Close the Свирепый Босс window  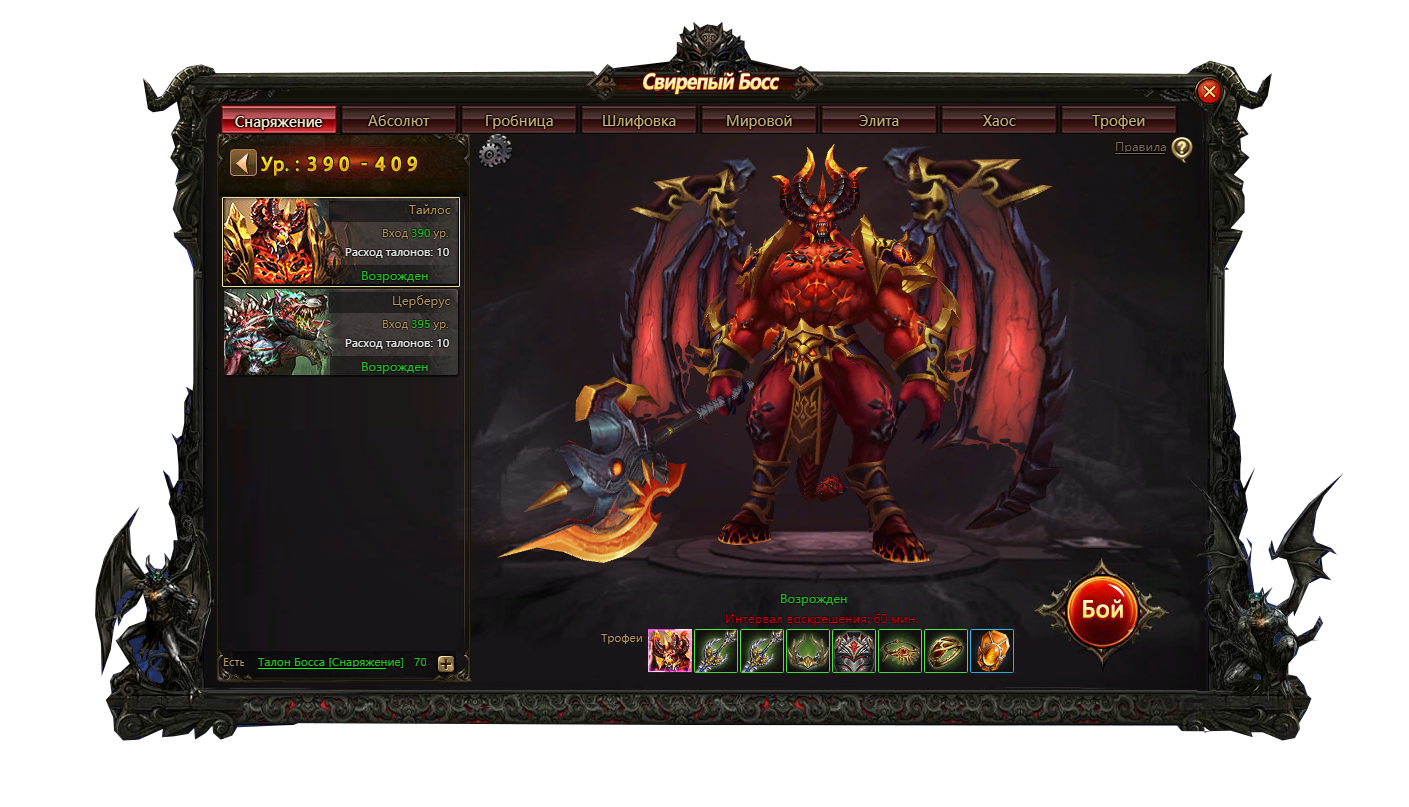point(1209,92)
